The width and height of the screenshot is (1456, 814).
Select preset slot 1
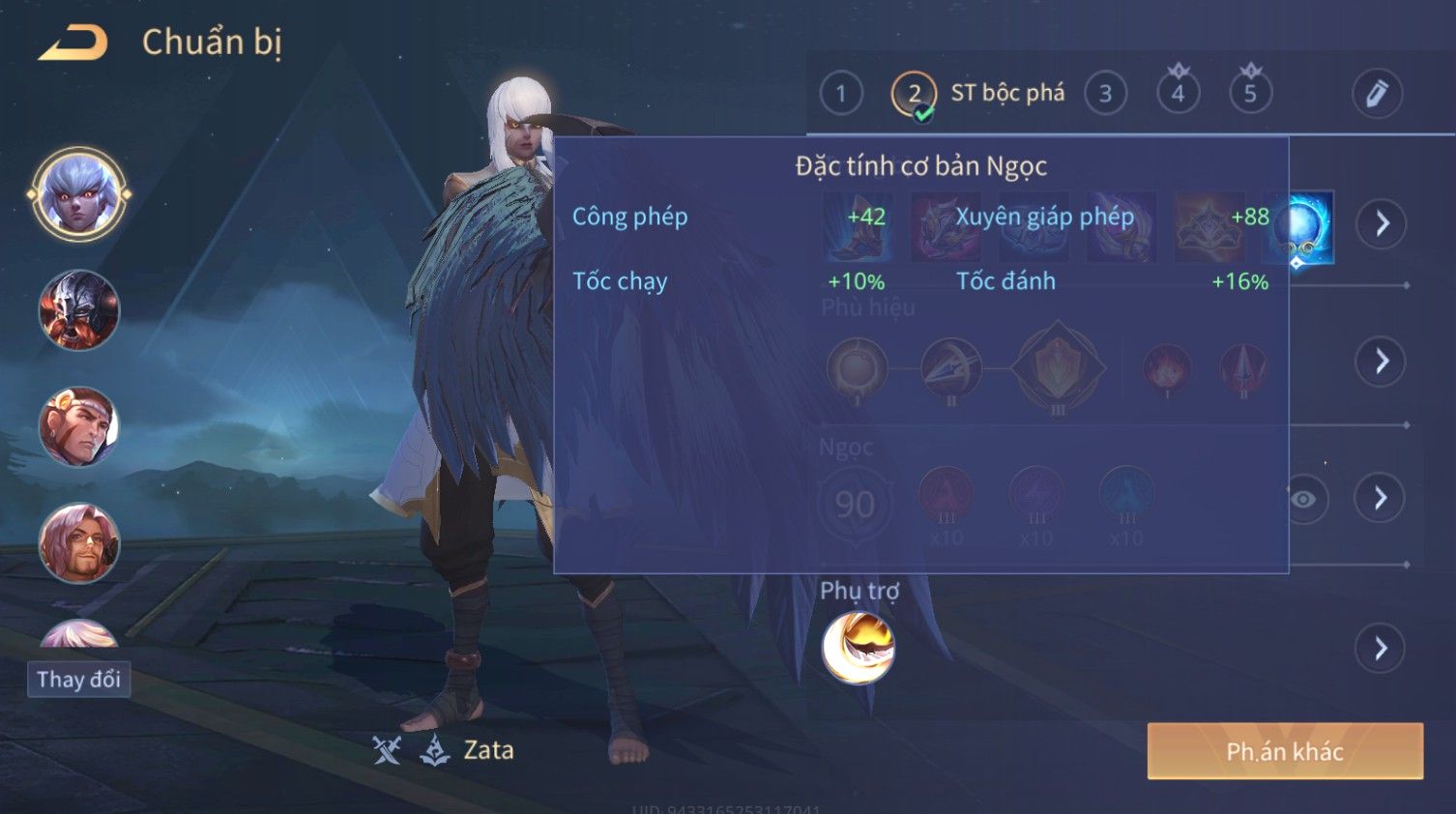[x=840, y=94]
